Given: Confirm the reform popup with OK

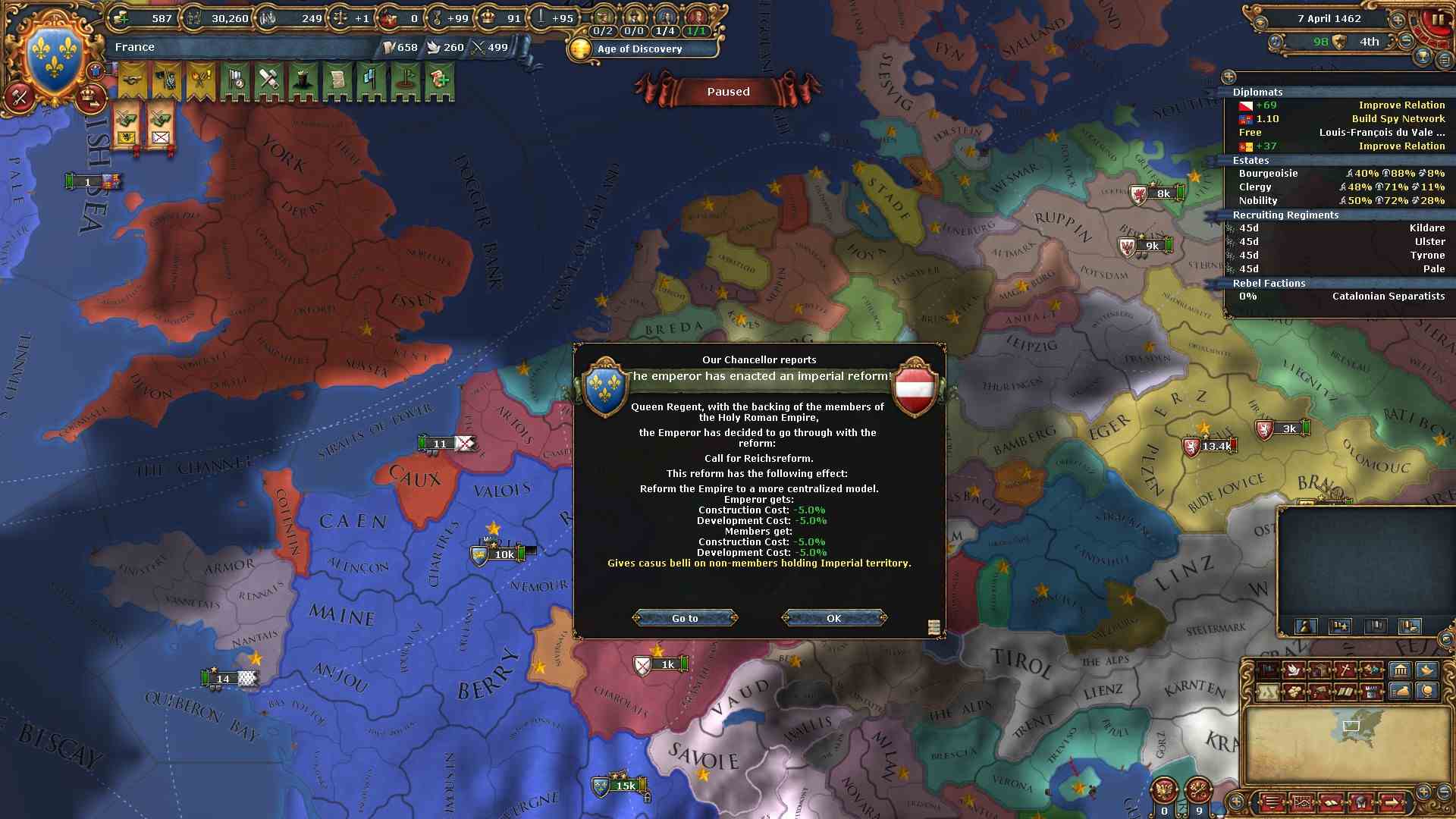Looking at the screenshot, I should [833, 618].
